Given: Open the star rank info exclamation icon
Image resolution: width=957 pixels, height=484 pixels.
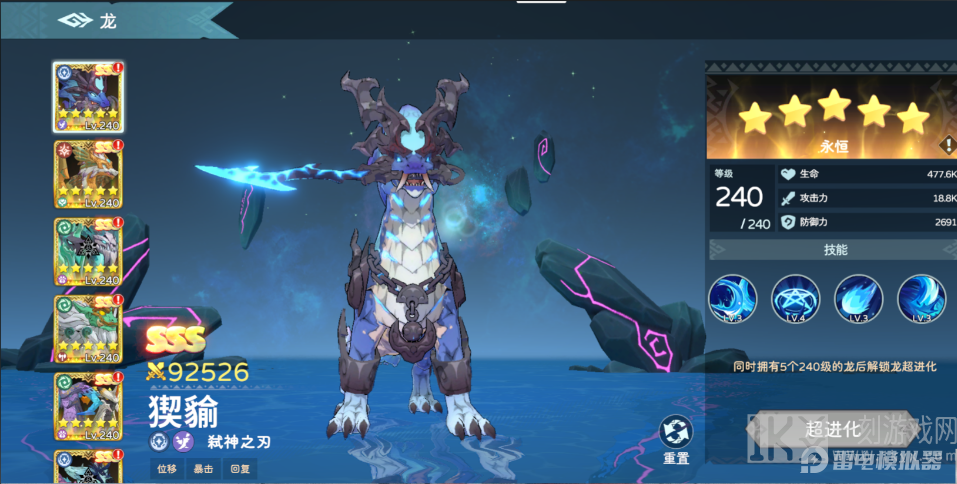Looking at the screenshot, I should coord(946,145).
